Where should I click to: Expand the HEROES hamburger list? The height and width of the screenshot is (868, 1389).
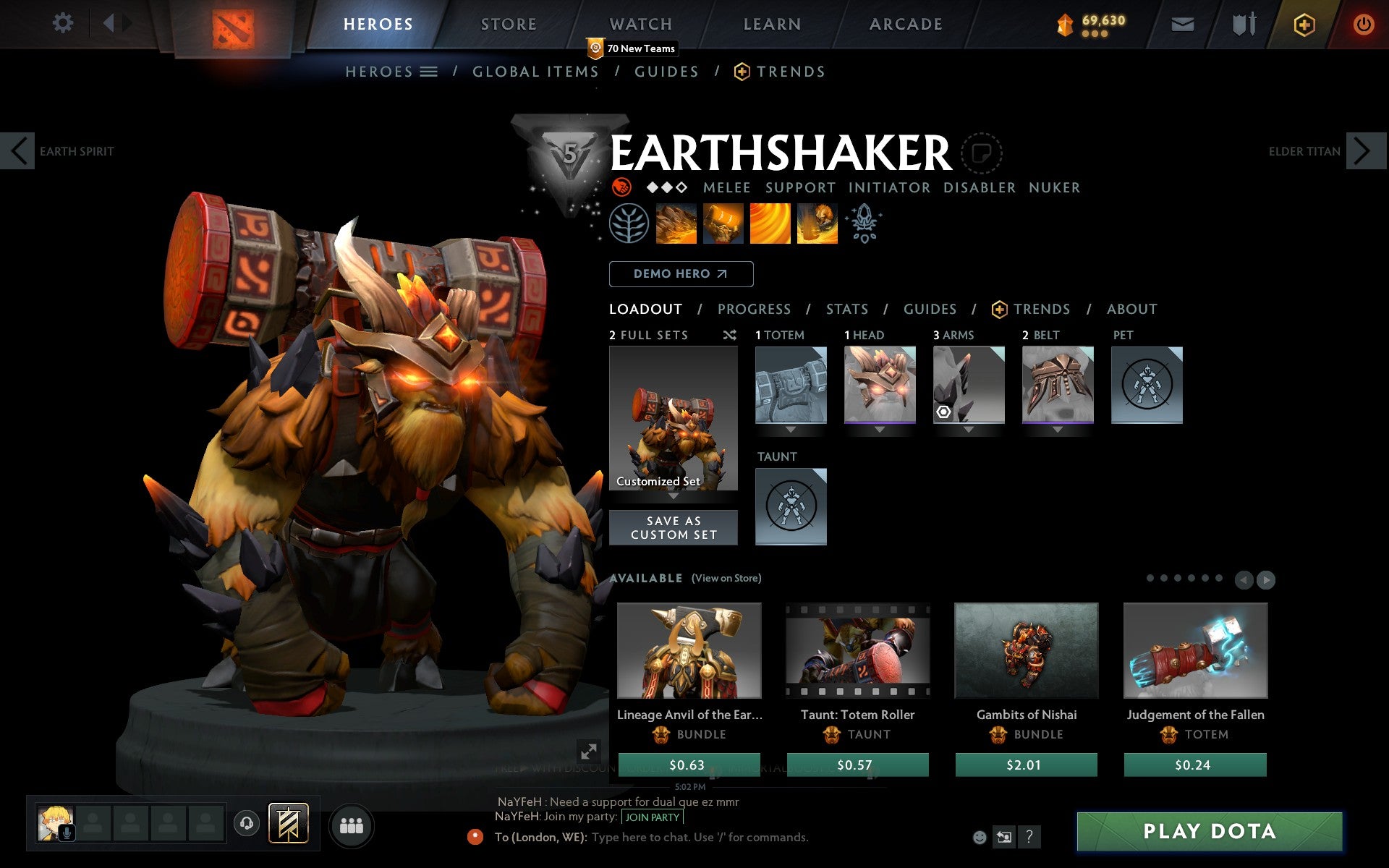pos(428,71)
